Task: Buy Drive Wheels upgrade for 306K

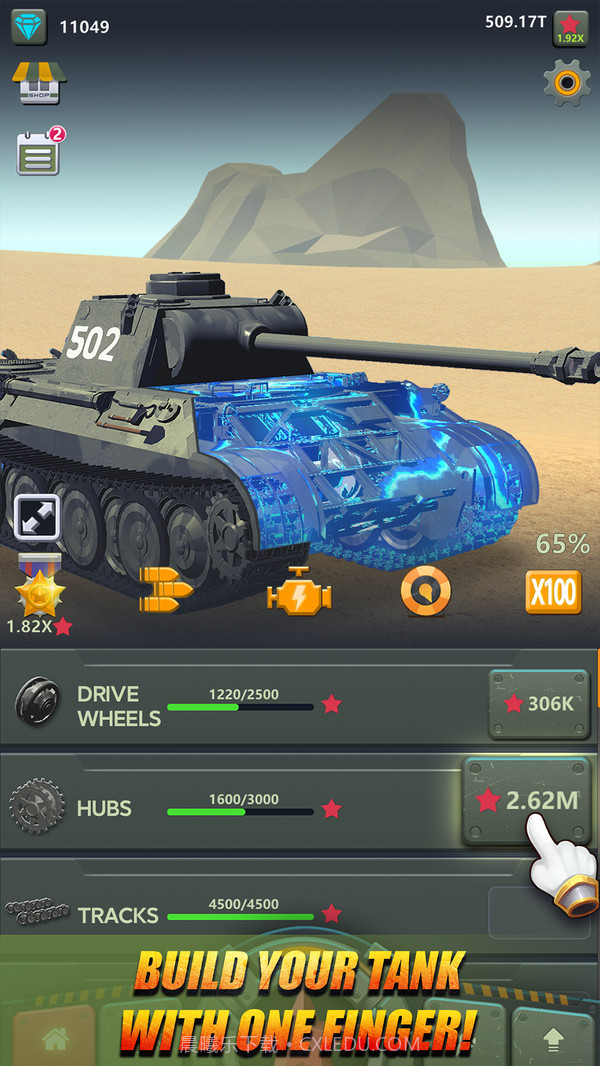Action: [x=538, y=703]
